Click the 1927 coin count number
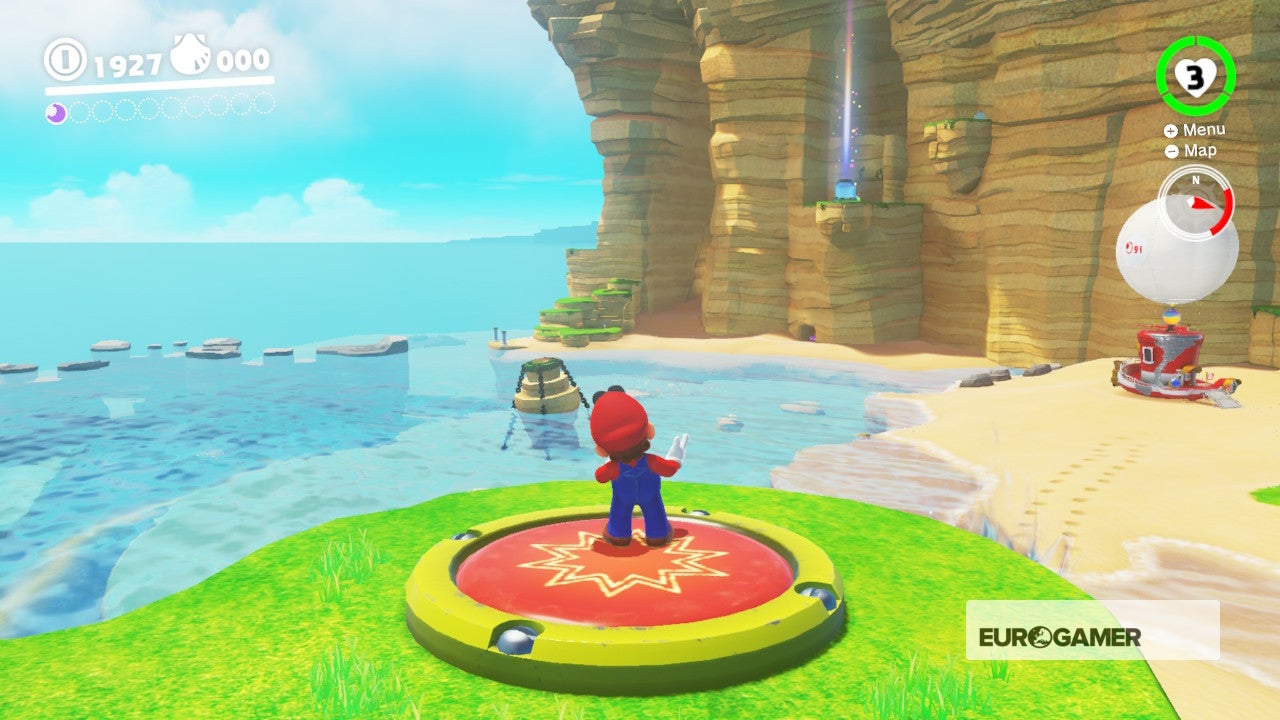1280x720 pixels. coord(128,63)
